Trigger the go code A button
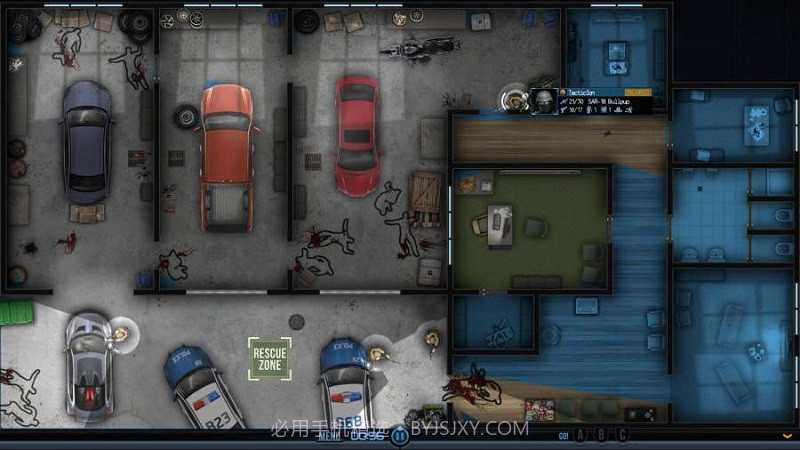This screenshot has height=450, width=800. pos(582,434)
